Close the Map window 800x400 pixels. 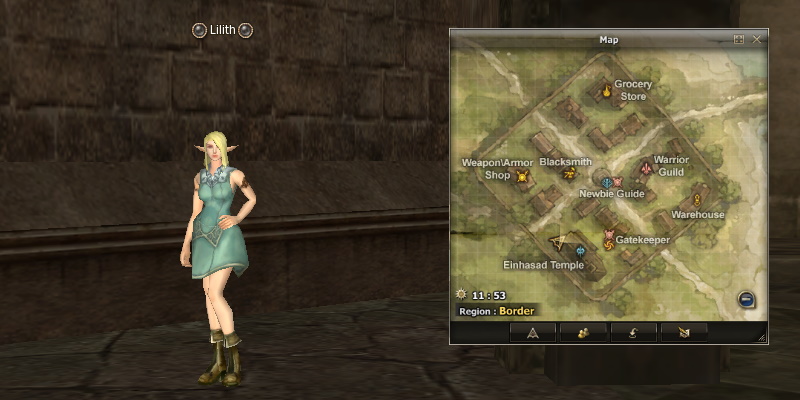tap(757, 39)
